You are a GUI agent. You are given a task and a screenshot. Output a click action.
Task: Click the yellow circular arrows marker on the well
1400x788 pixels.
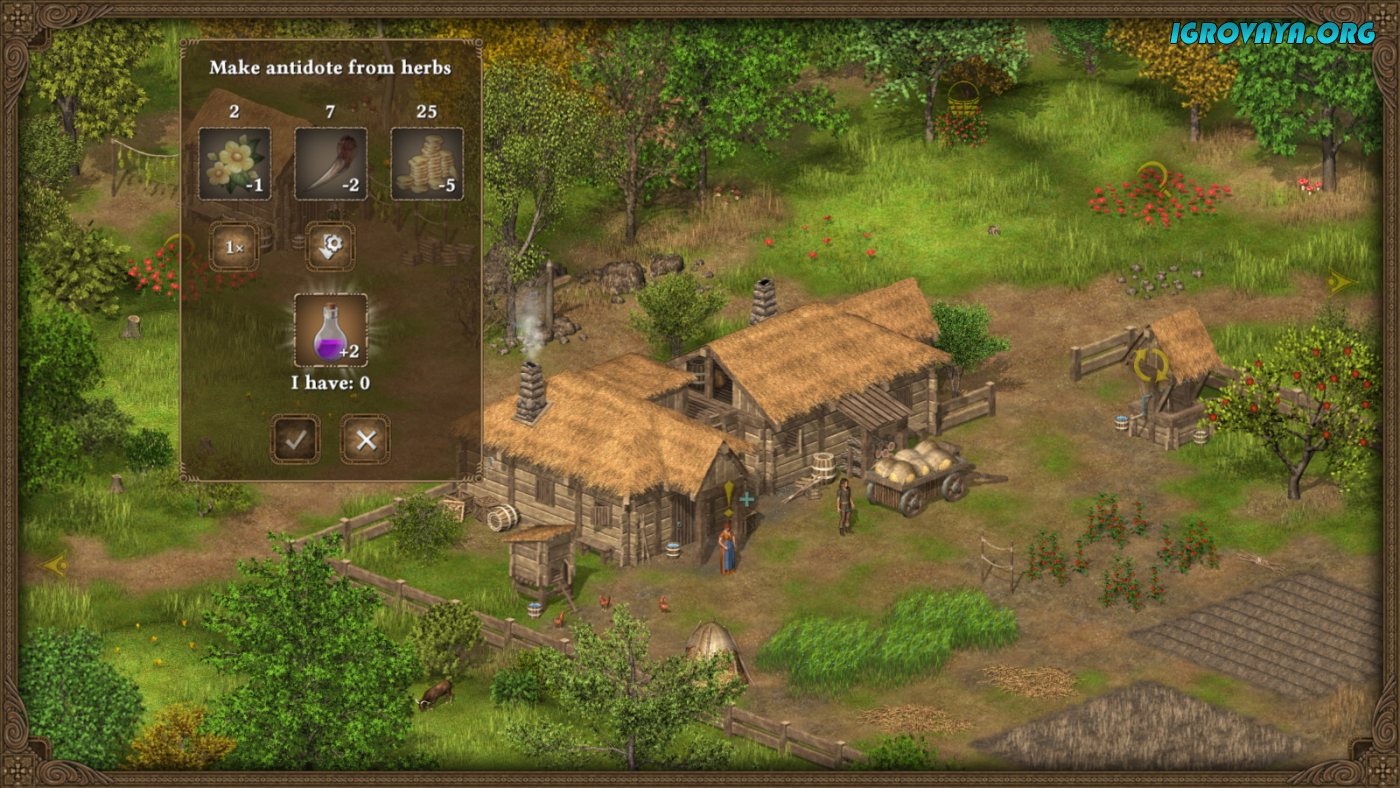click(x=1150, y=364)
